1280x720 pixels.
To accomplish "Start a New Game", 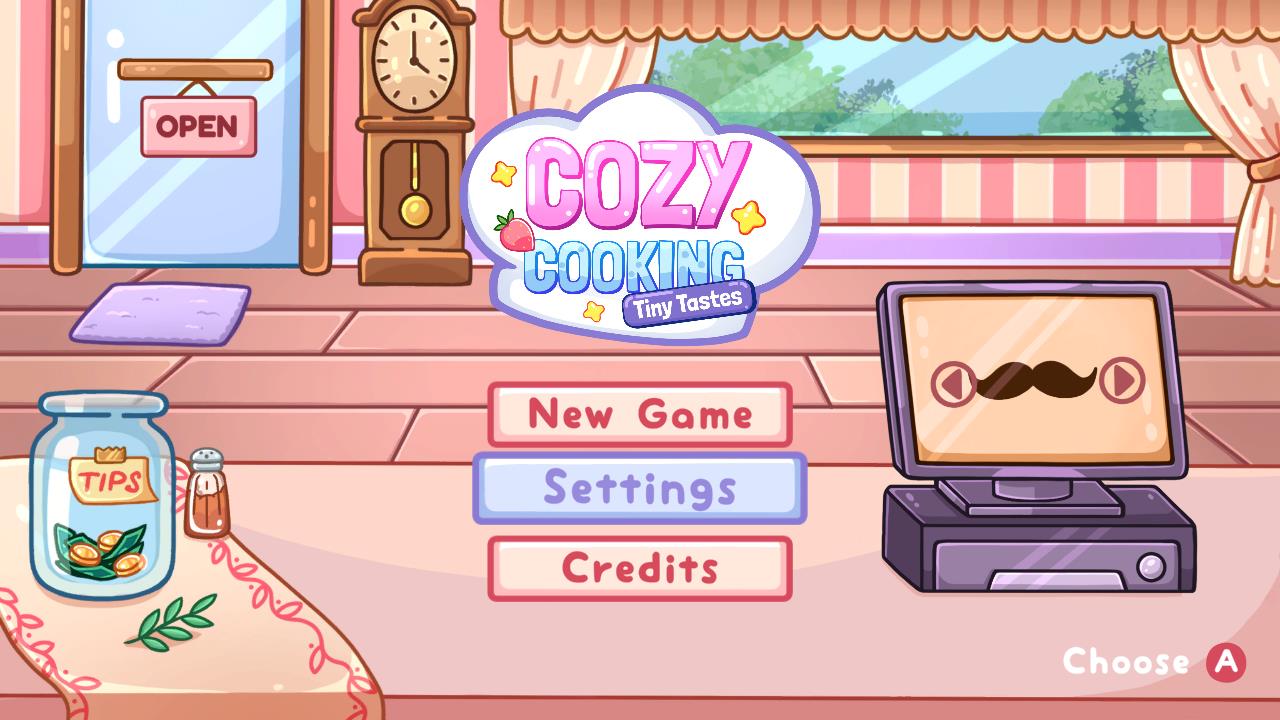I will coord(638,414).
